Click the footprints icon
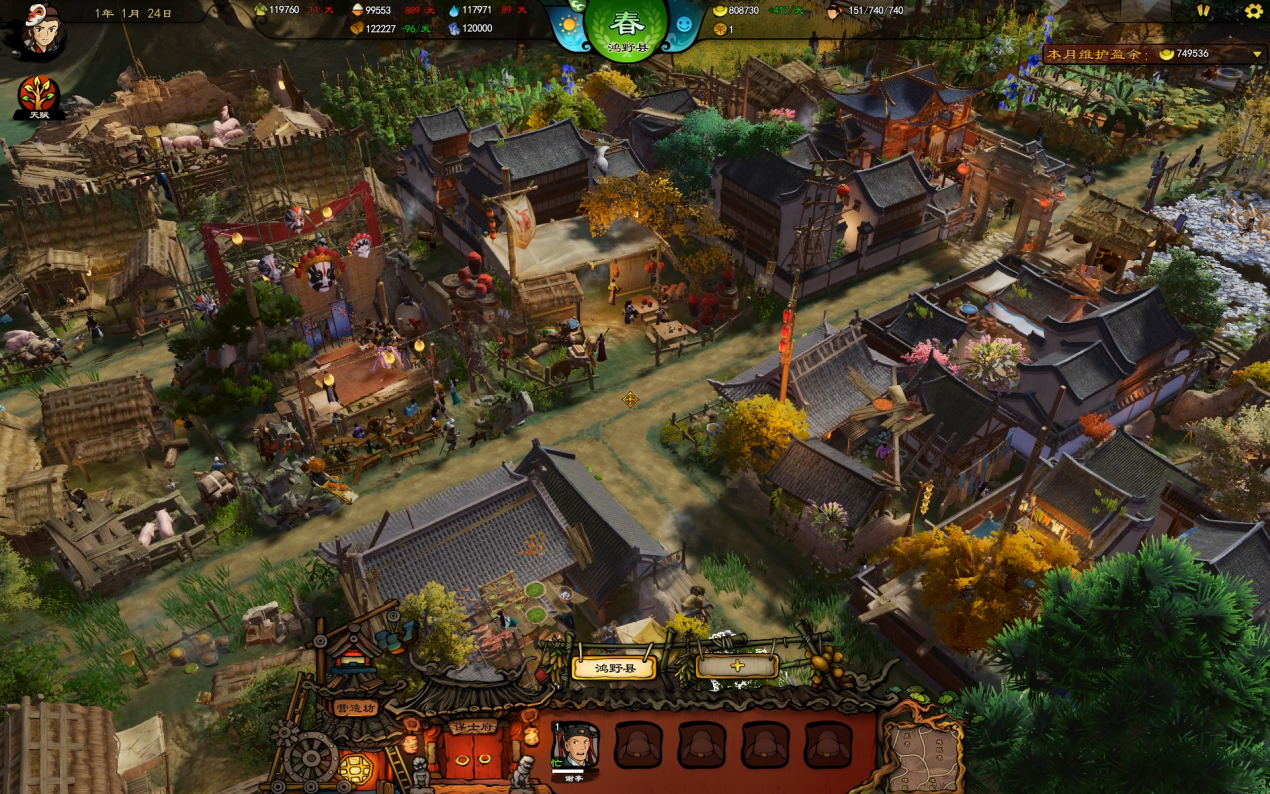 click(1203, 11)
